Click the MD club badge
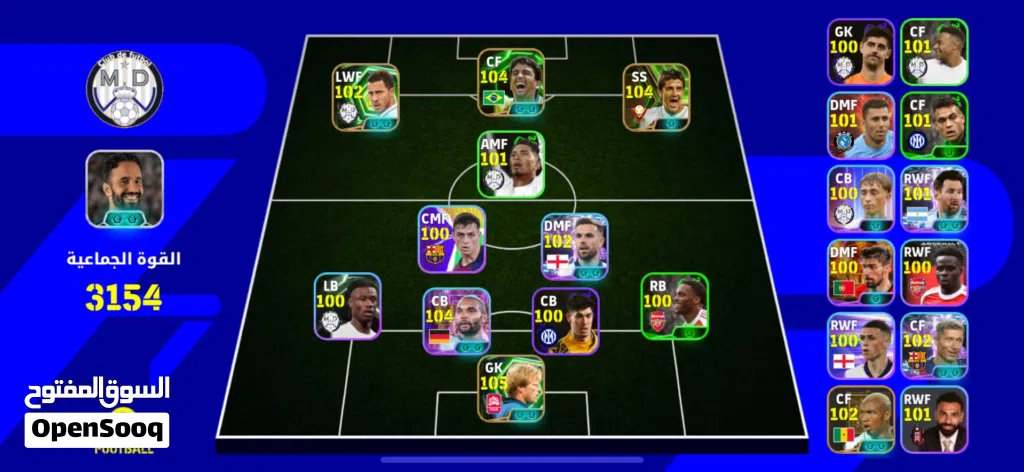This screenshot has width=1024, height=472. (124, 89)
